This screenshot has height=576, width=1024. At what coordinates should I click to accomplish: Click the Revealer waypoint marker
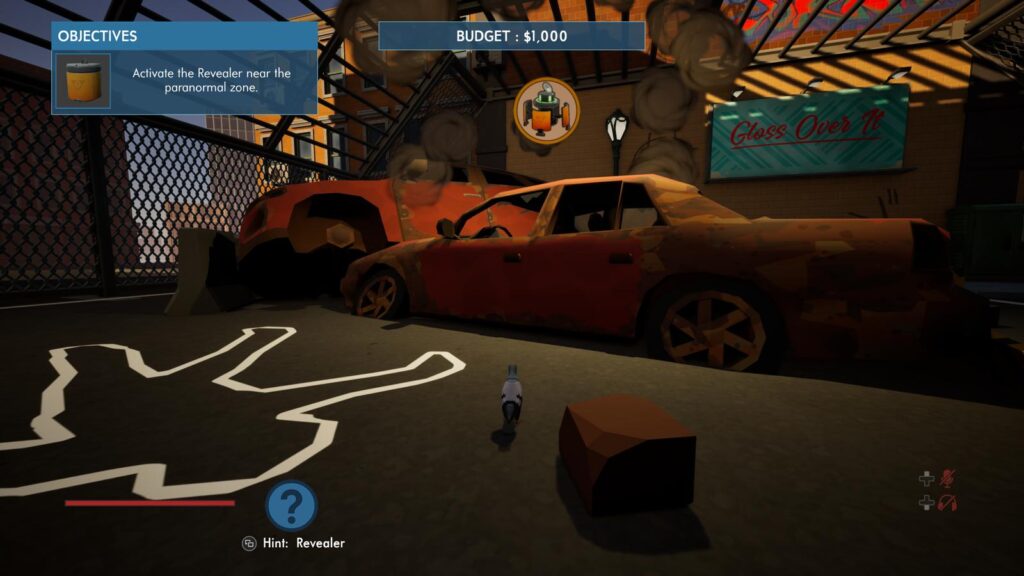[x=546, y=109]
